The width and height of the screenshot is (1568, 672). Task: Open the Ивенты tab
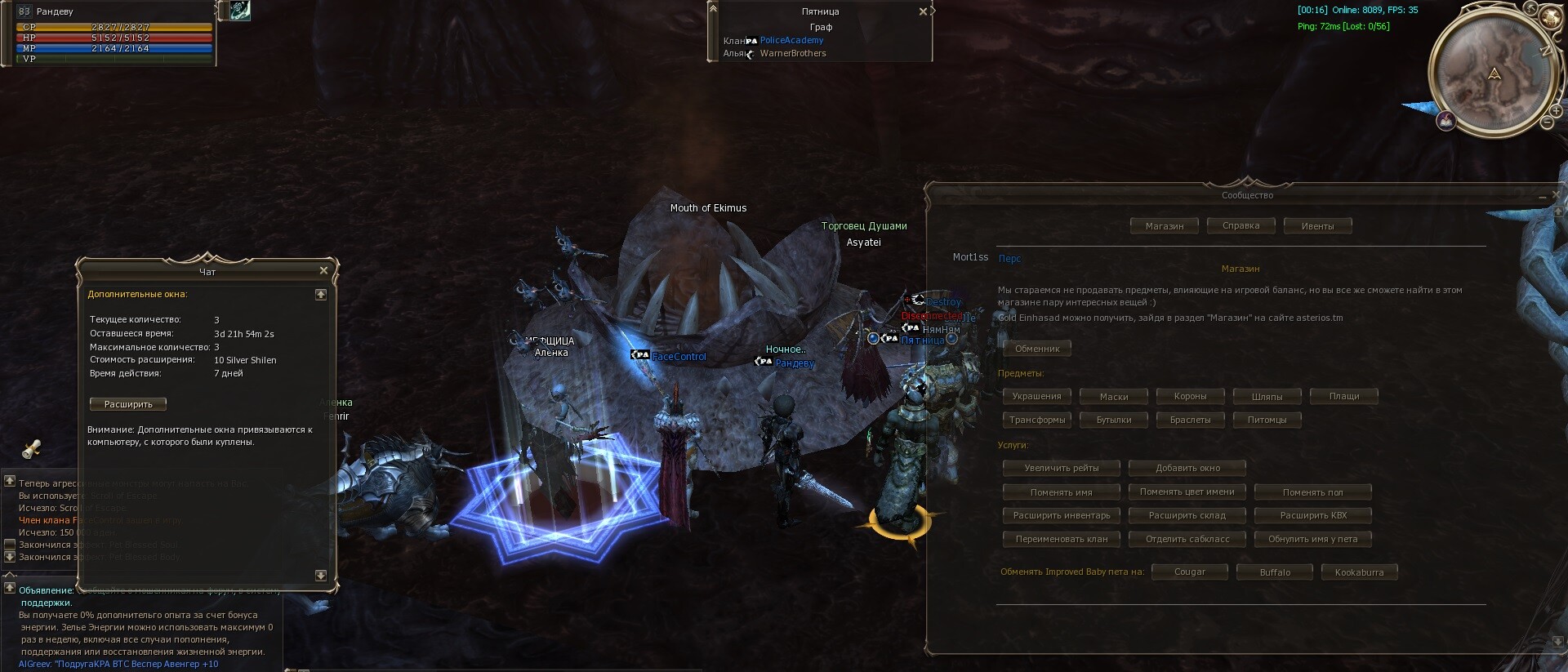coord(1317,226)
